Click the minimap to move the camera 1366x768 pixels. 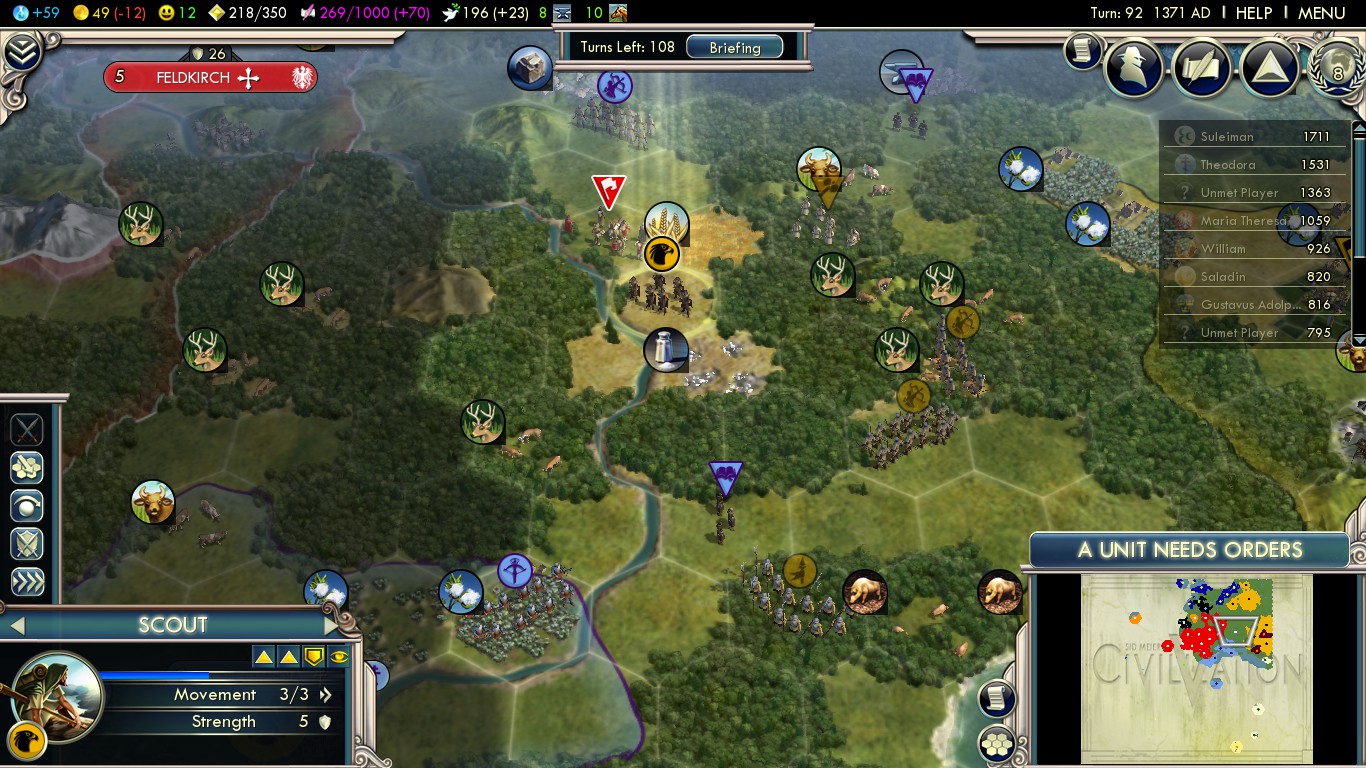pos(1196,668)
